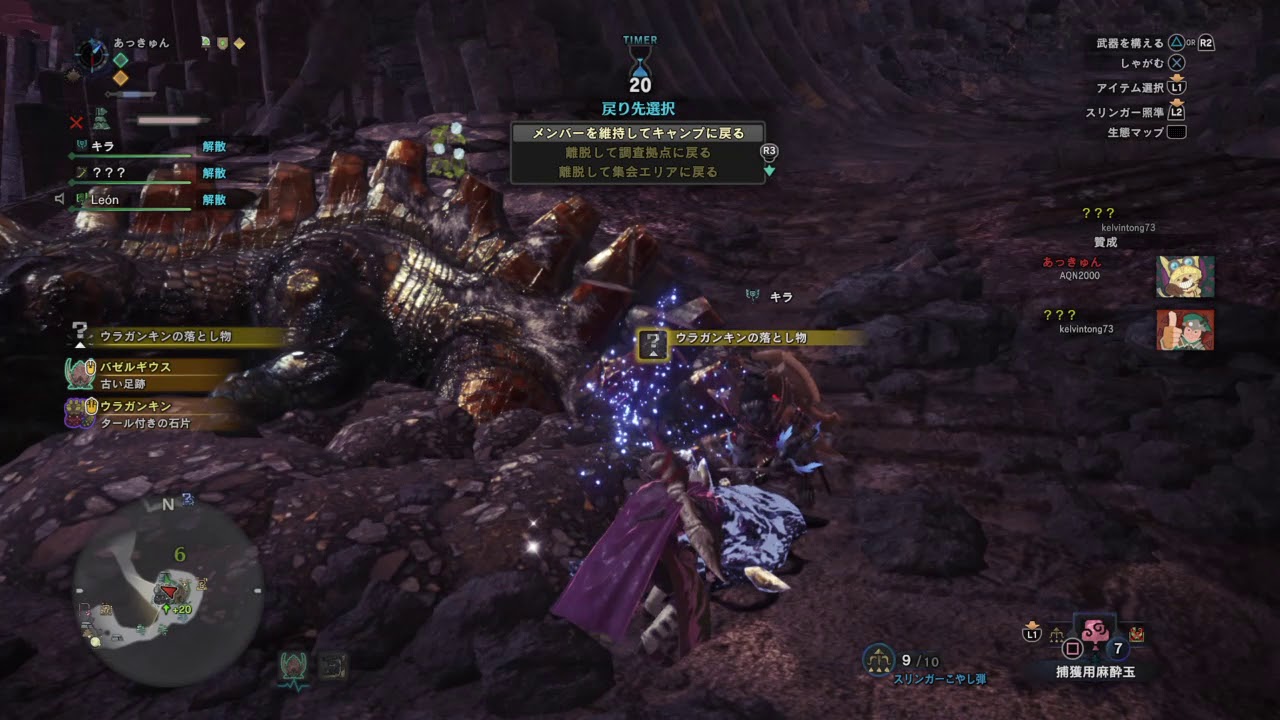Viewport: 1280px width, 720px height.
Task: Click kelvintong73's thumbs-up sticker
Action: click(1185, 330)
